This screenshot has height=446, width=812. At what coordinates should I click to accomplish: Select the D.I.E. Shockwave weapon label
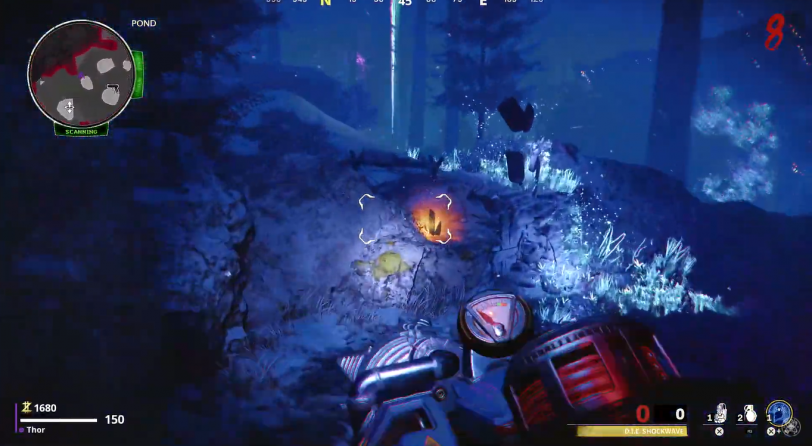(x=634, y=431)
